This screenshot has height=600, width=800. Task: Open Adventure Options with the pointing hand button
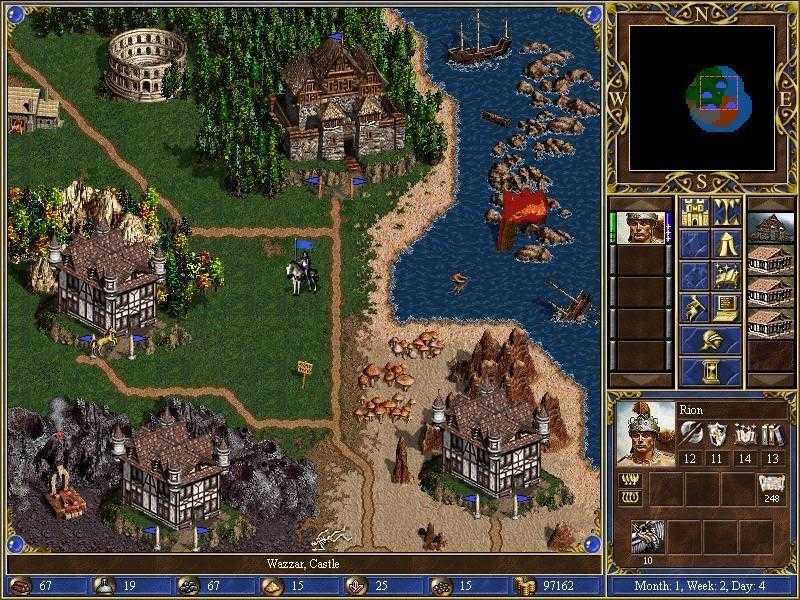click(695, 307)
